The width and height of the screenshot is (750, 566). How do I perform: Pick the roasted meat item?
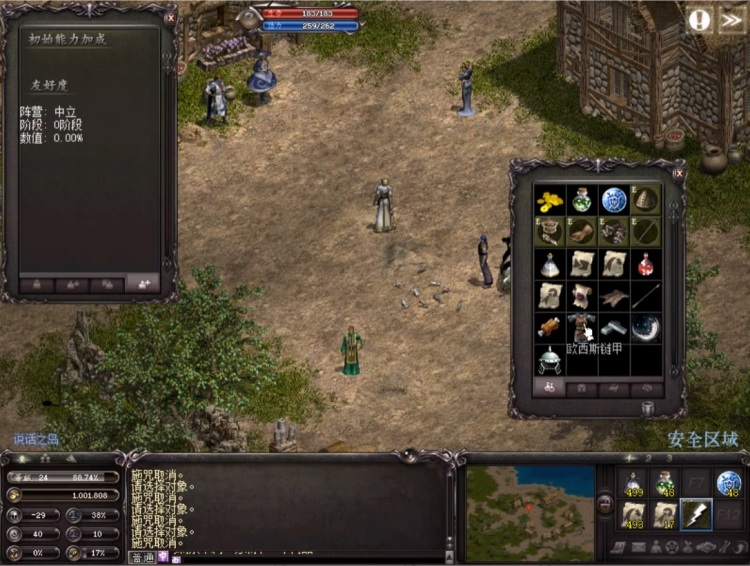(x=549, y=327)
